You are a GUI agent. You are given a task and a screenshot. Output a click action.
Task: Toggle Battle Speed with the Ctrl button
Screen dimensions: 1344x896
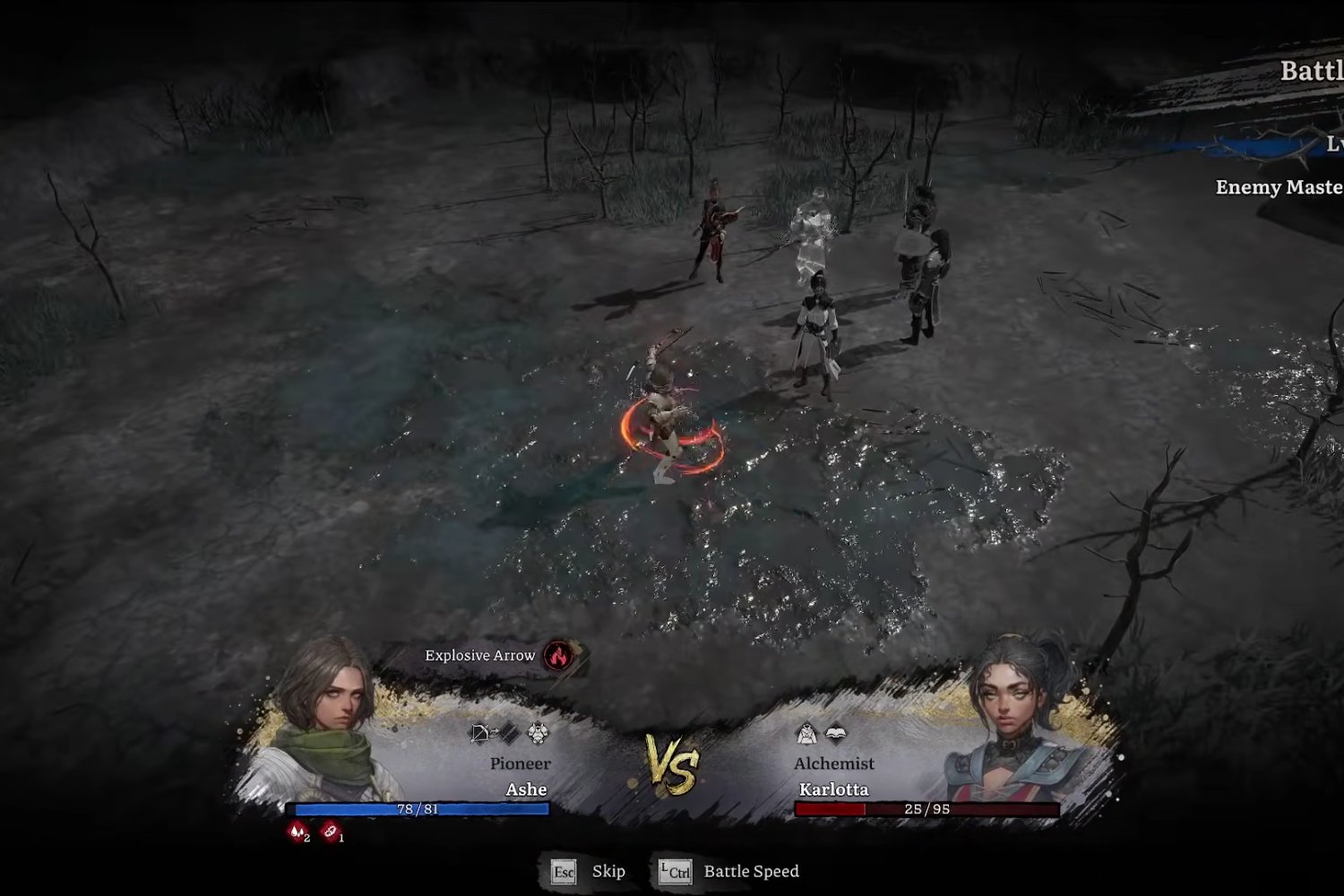[674, 870]
